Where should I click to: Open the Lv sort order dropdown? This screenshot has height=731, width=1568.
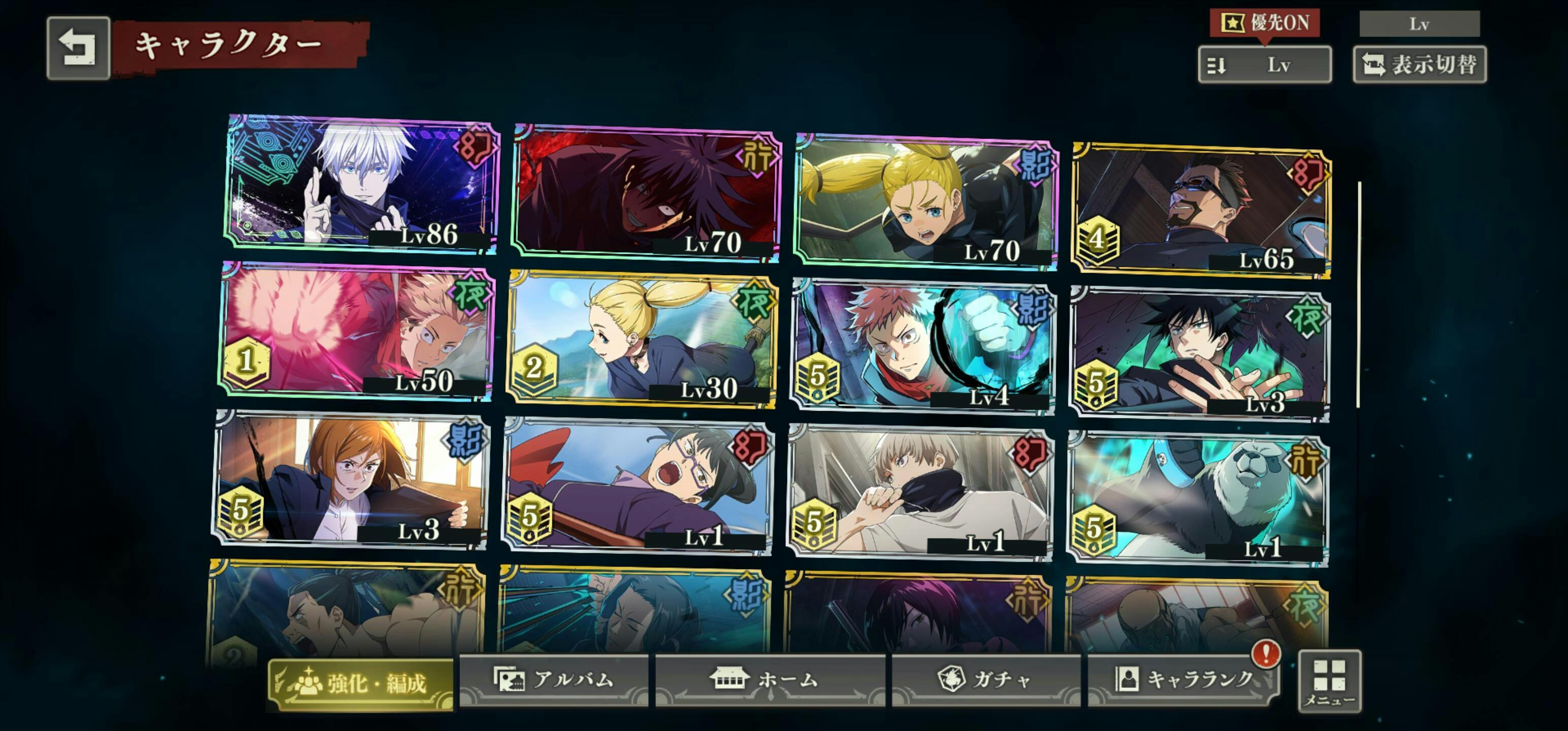pos(1264,64)
